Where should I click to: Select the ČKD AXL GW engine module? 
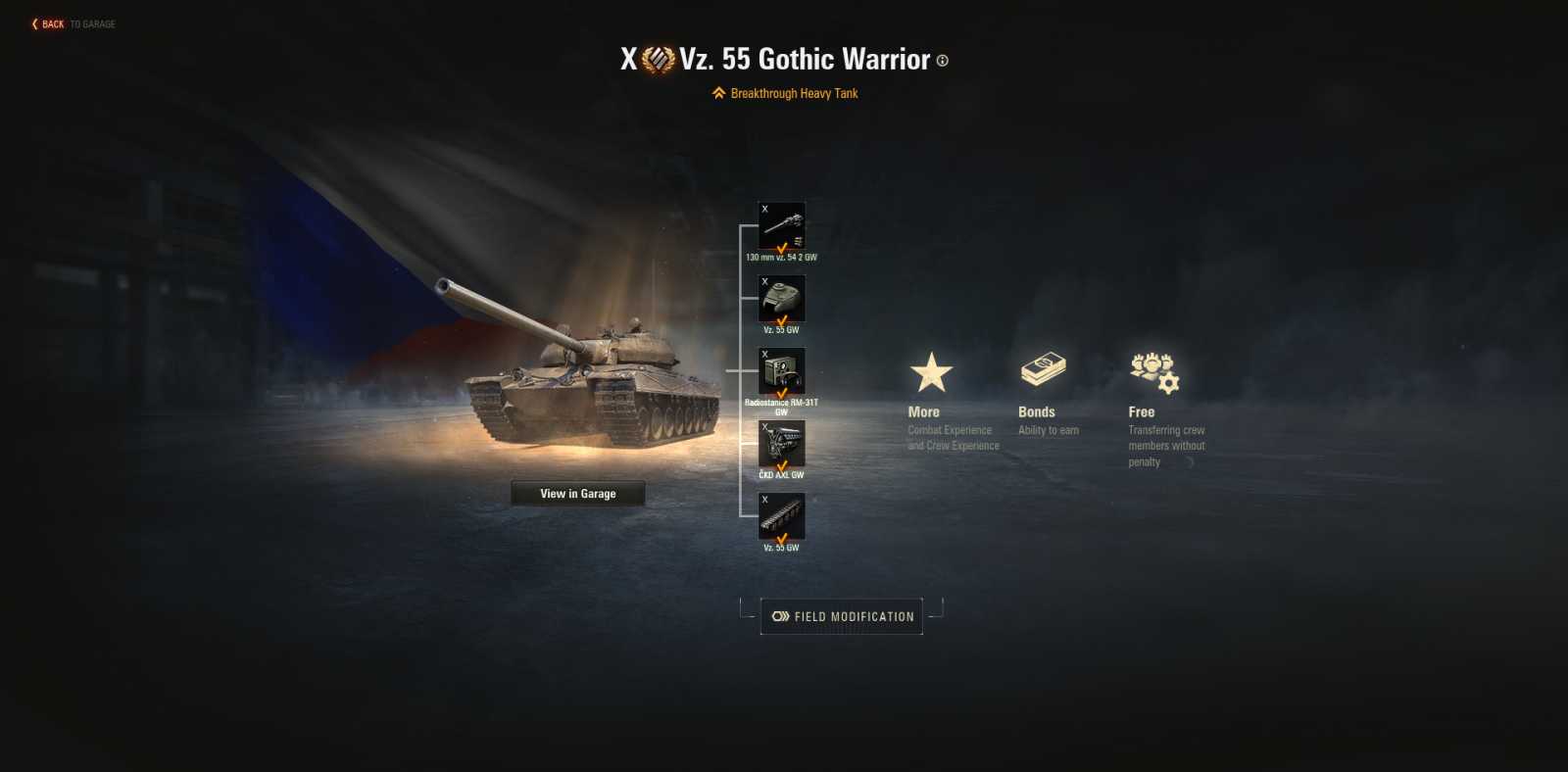(781, 443)
